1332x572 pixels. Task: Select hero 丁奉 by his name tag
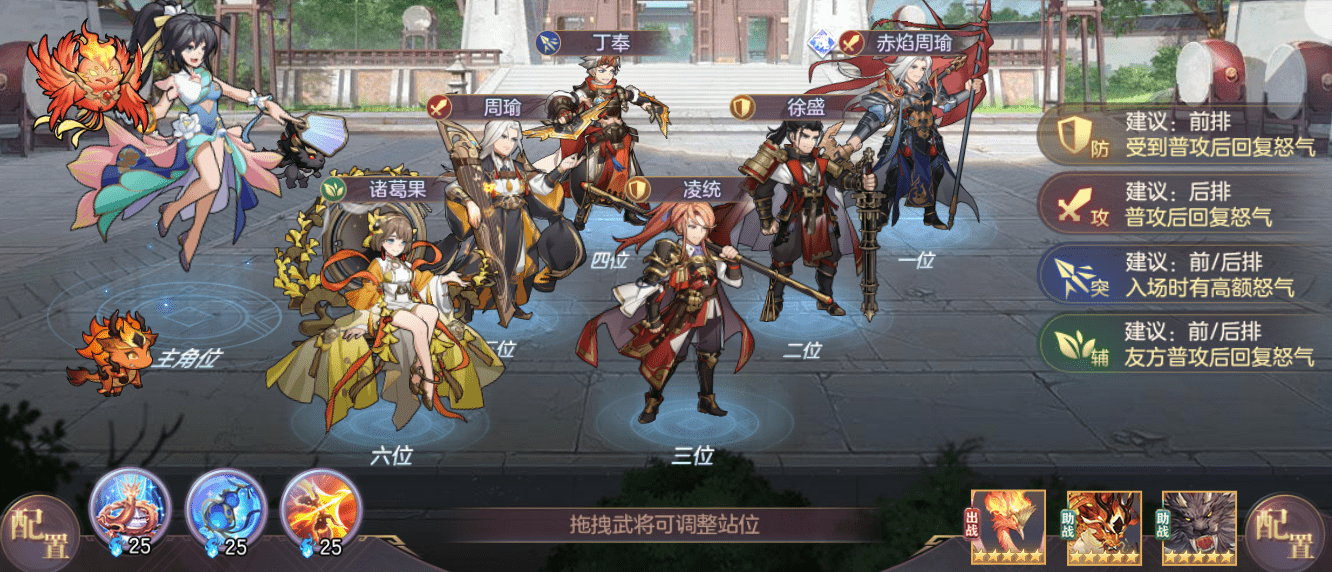pyautogui.click(x=600, y=43)
